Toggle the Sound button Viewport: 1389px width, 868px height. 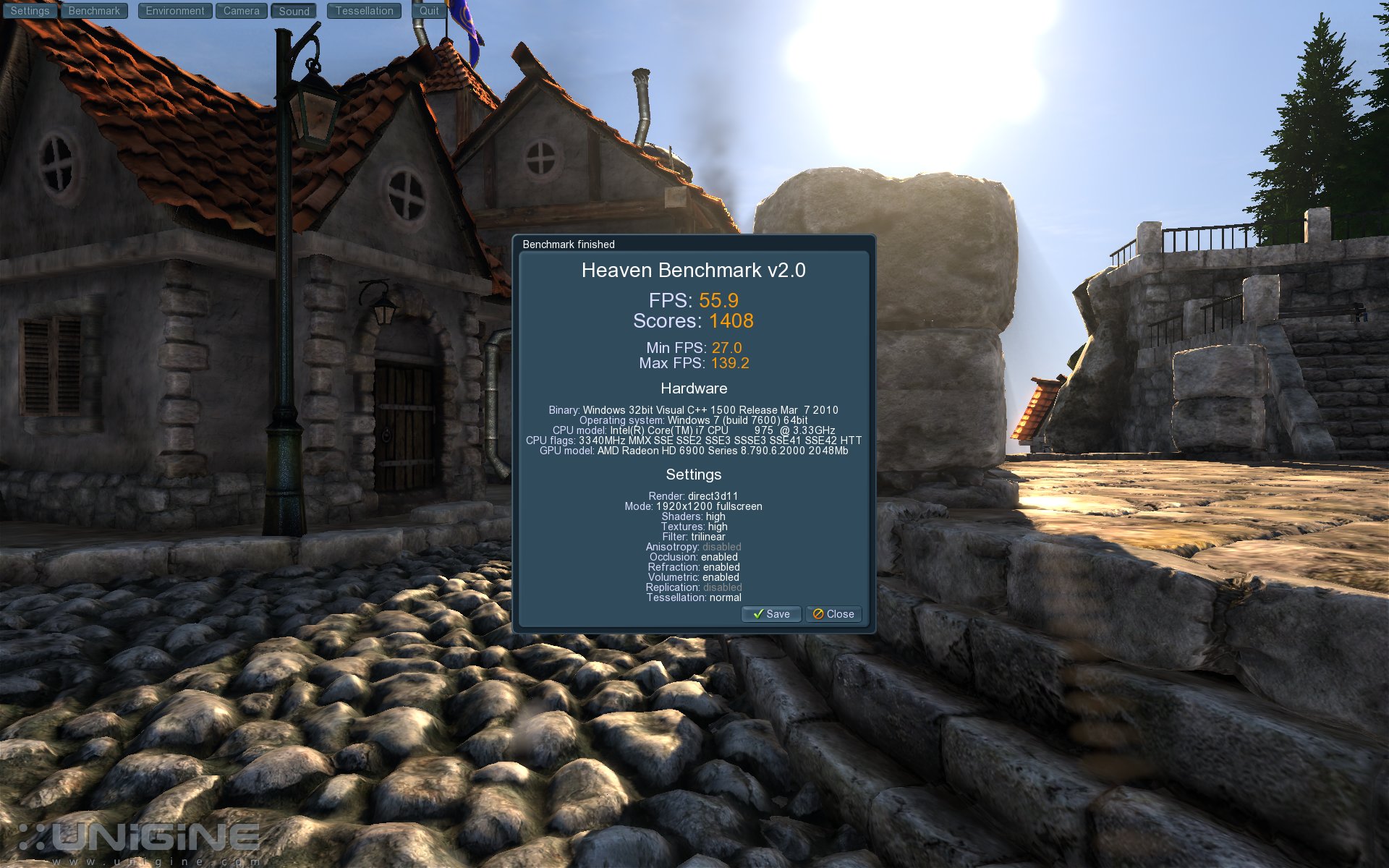[294, 11]
